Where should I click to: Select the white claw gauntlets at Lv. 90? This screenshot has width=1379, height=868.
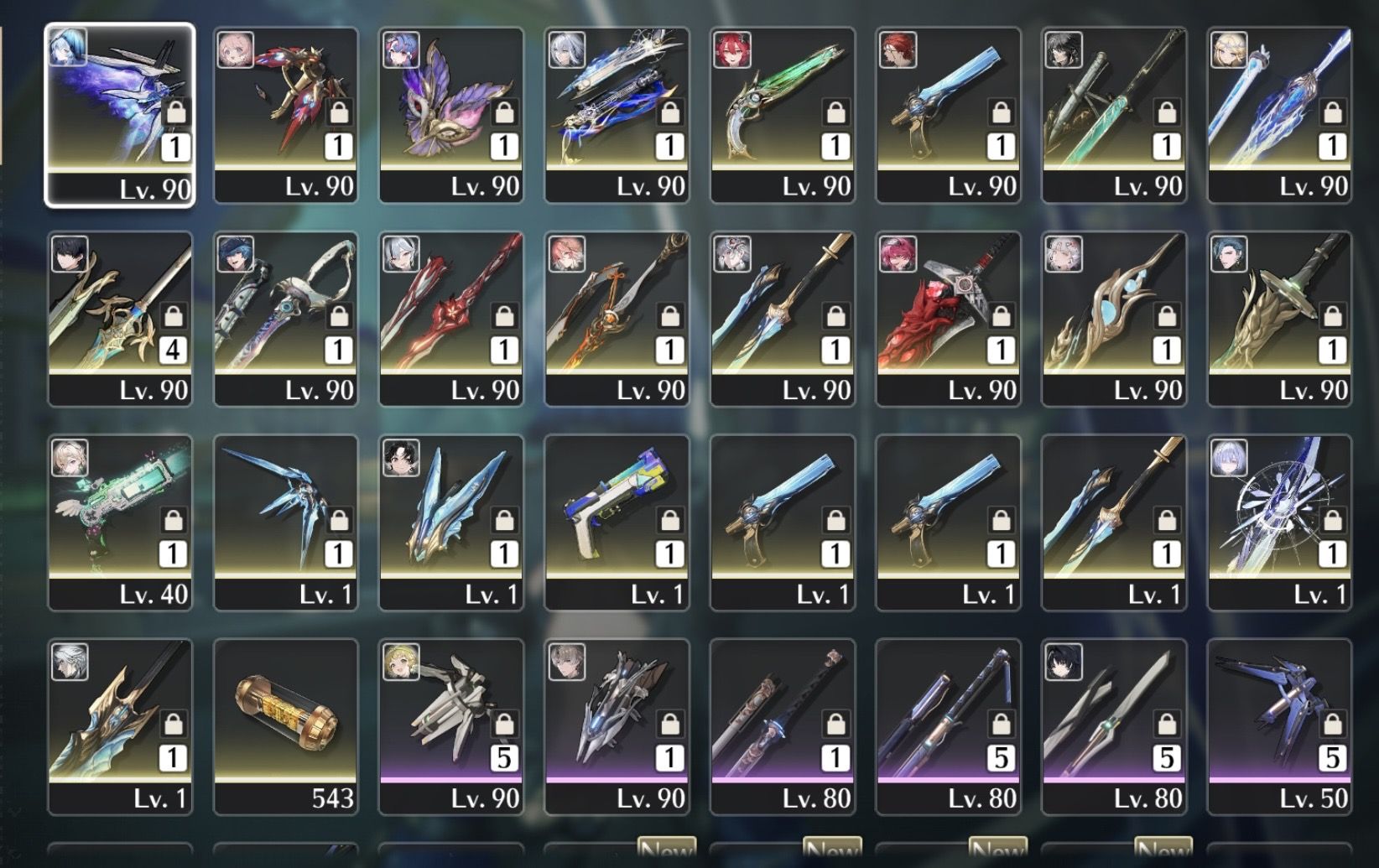(451, 726)
